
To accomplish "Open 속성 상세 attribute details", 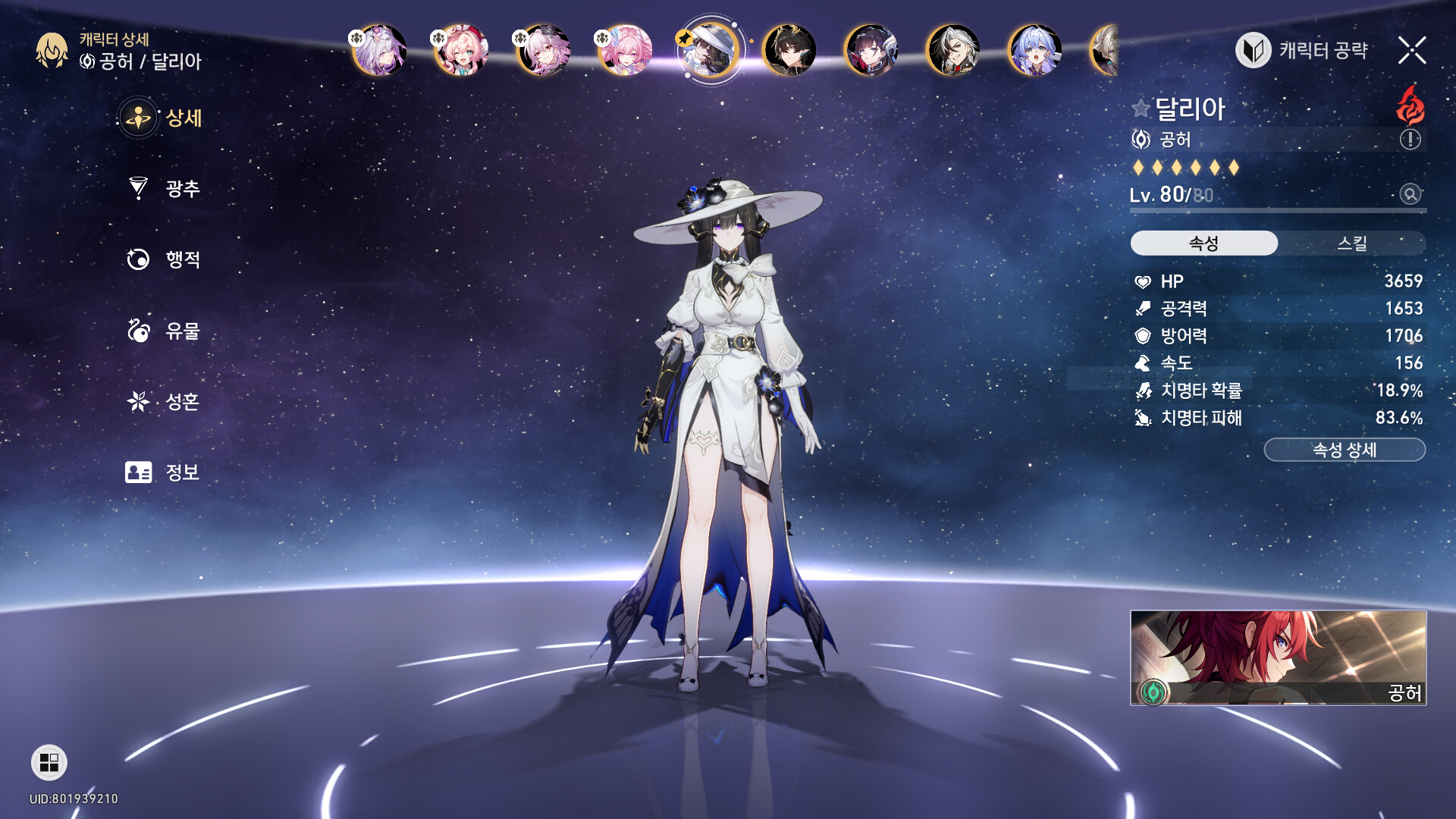I will point(1344,450).
